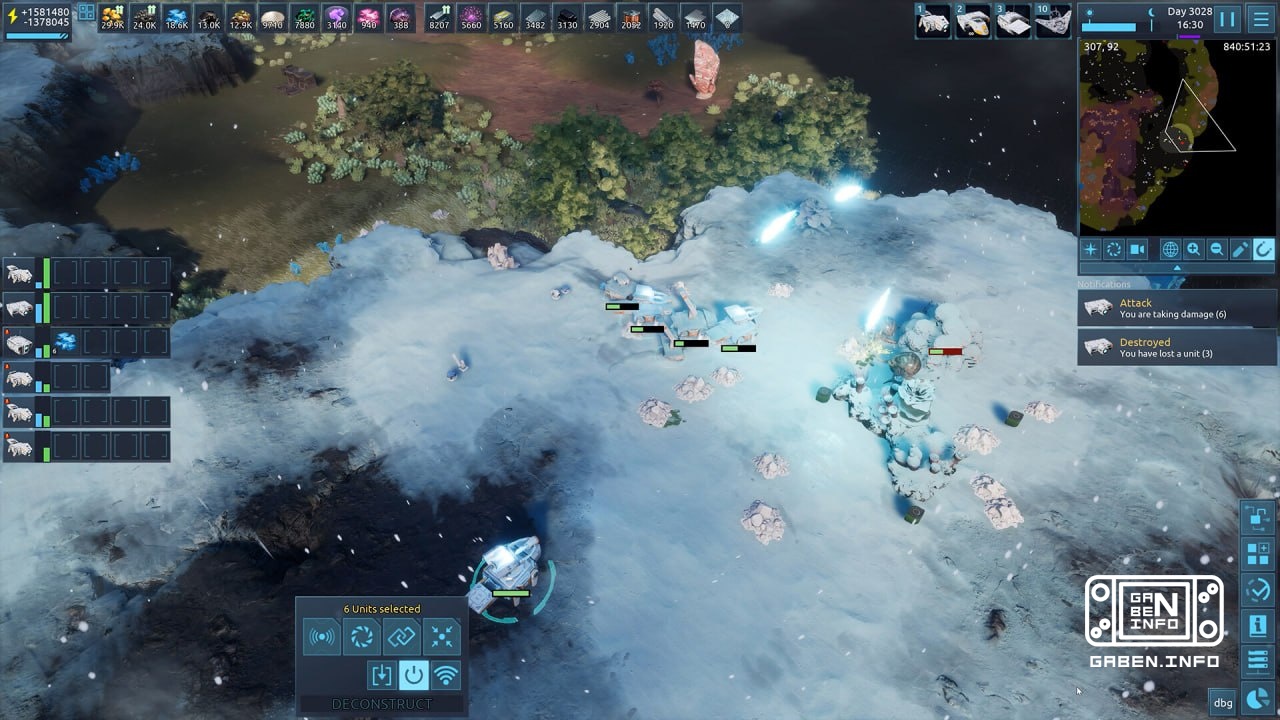Screen dimensions: 1280x720
Task: Toggle power off for the selected units
Action: tap(413, 674)
